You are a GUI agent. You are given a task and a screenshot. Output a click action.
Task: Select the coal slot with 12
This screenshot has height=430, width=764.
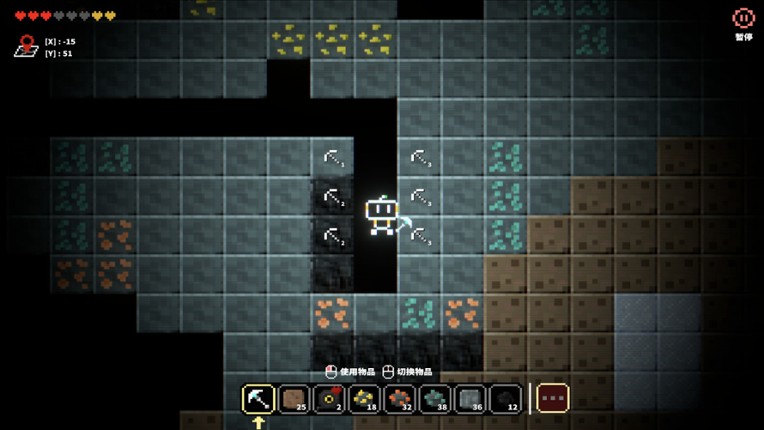pos(505,398)
